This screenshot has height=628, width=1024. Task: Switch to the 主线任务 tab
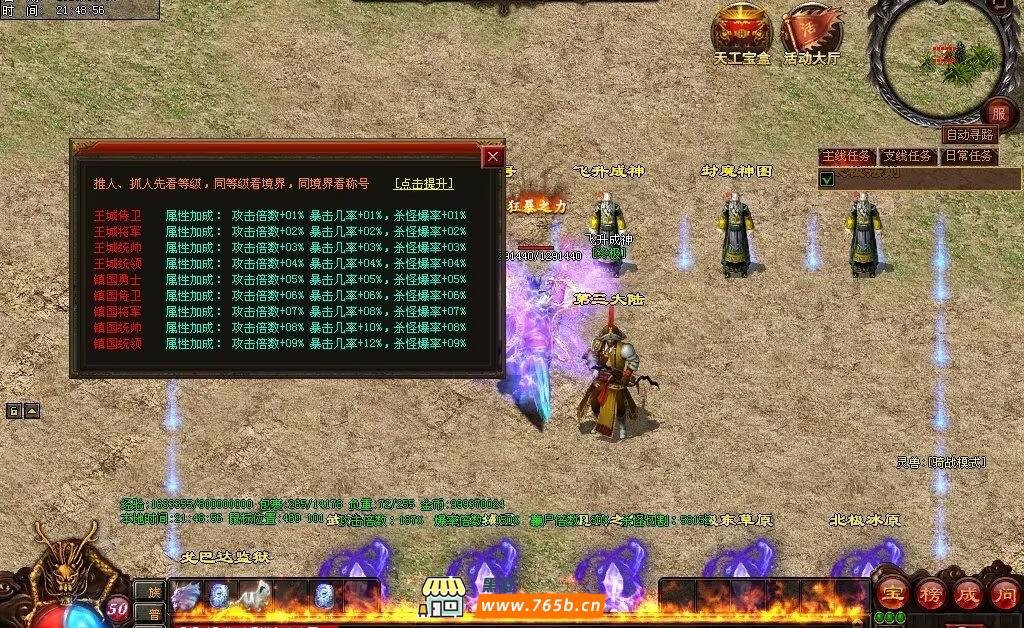click(x=846, y=157)
